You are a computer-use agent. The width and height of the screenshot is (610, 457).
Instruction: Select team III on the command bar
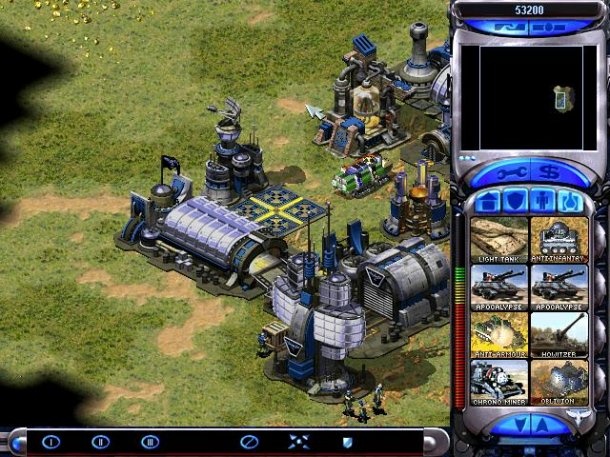pos(150,441)
